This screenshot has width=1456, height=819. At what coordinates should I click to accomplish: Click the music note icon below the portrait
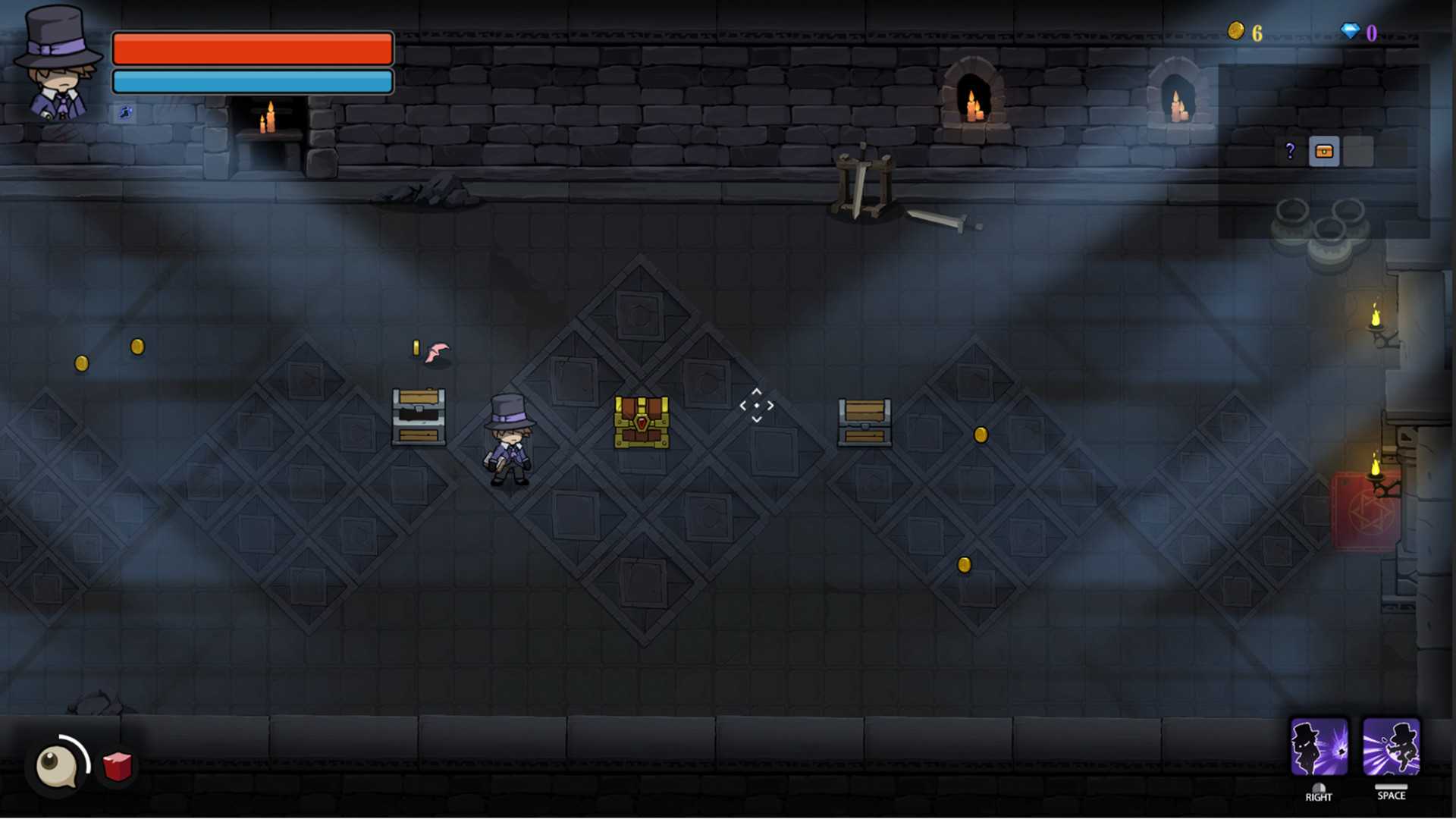124,114
